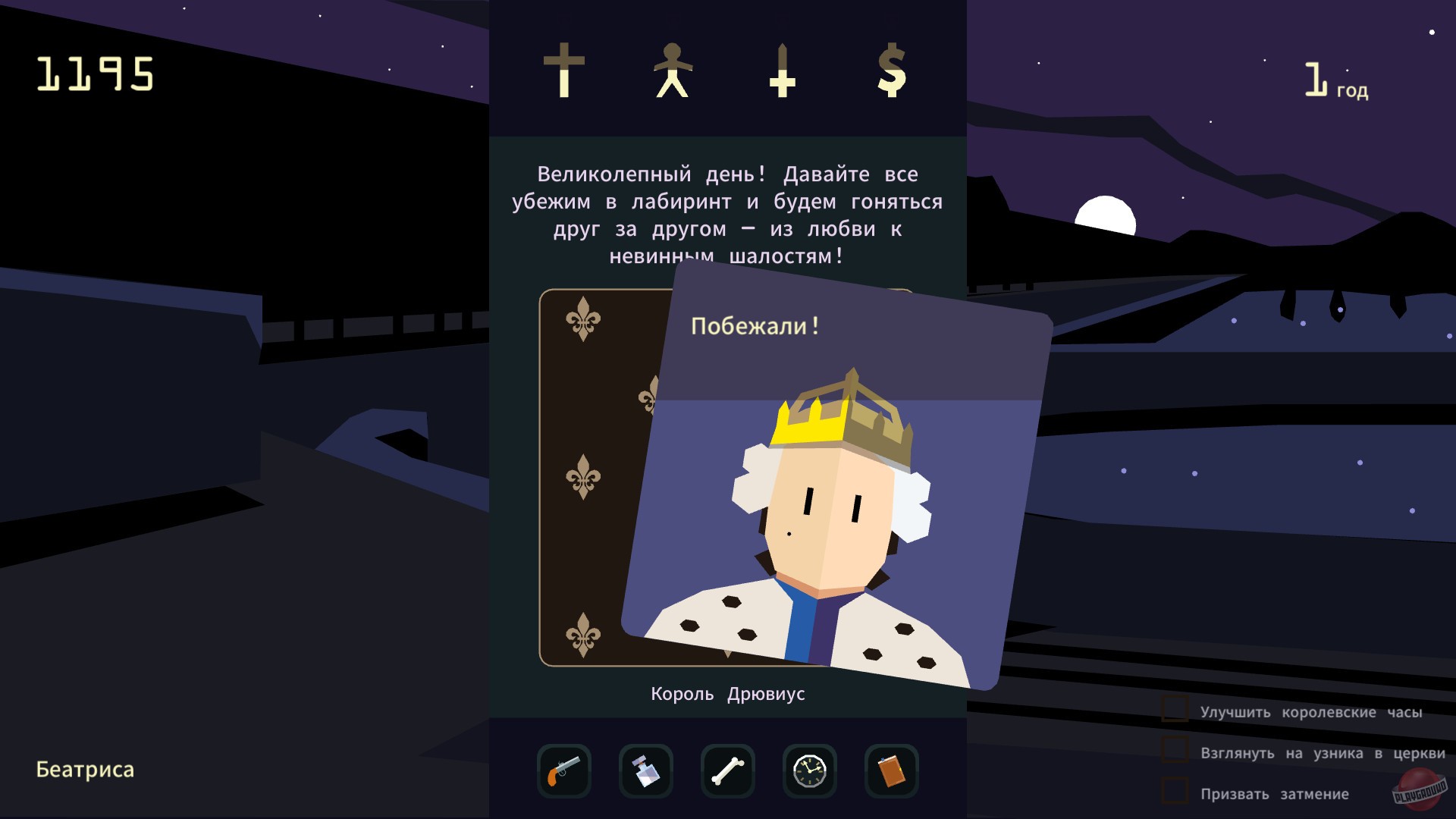Open the pocket watch inventory item

point(810,771)
